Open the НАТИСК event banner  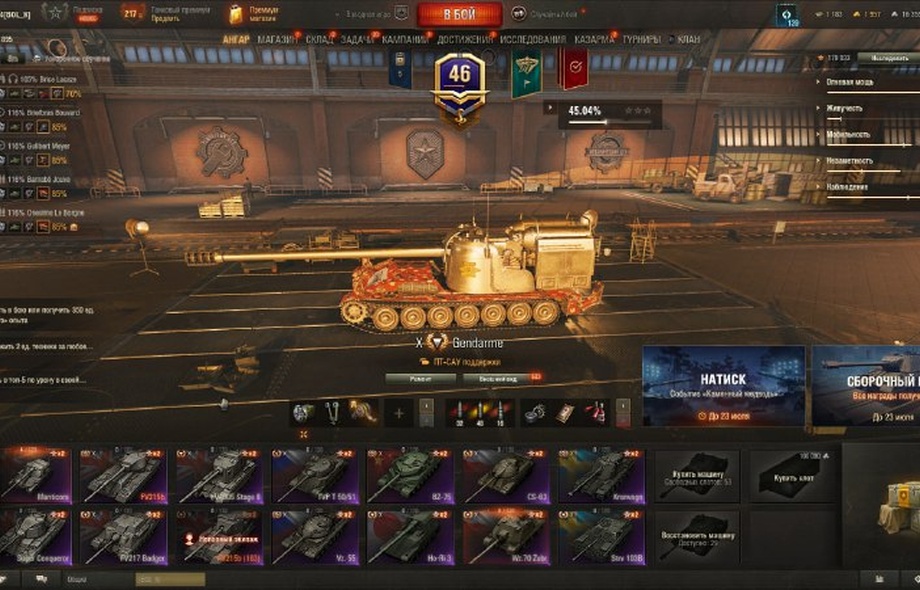point(723,386)
